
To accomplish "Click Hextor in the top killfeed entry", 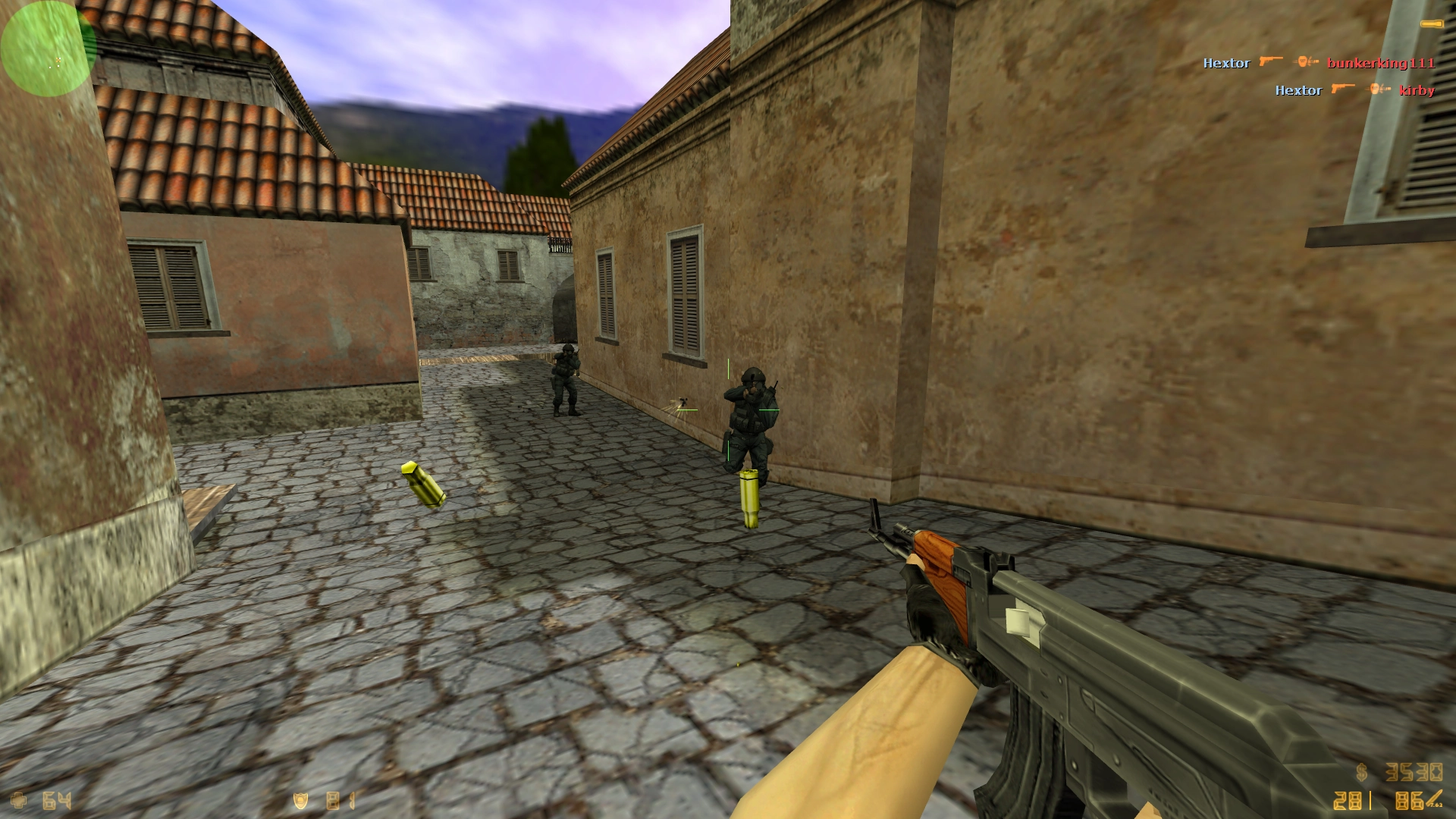I will (x=1227, y=63).
